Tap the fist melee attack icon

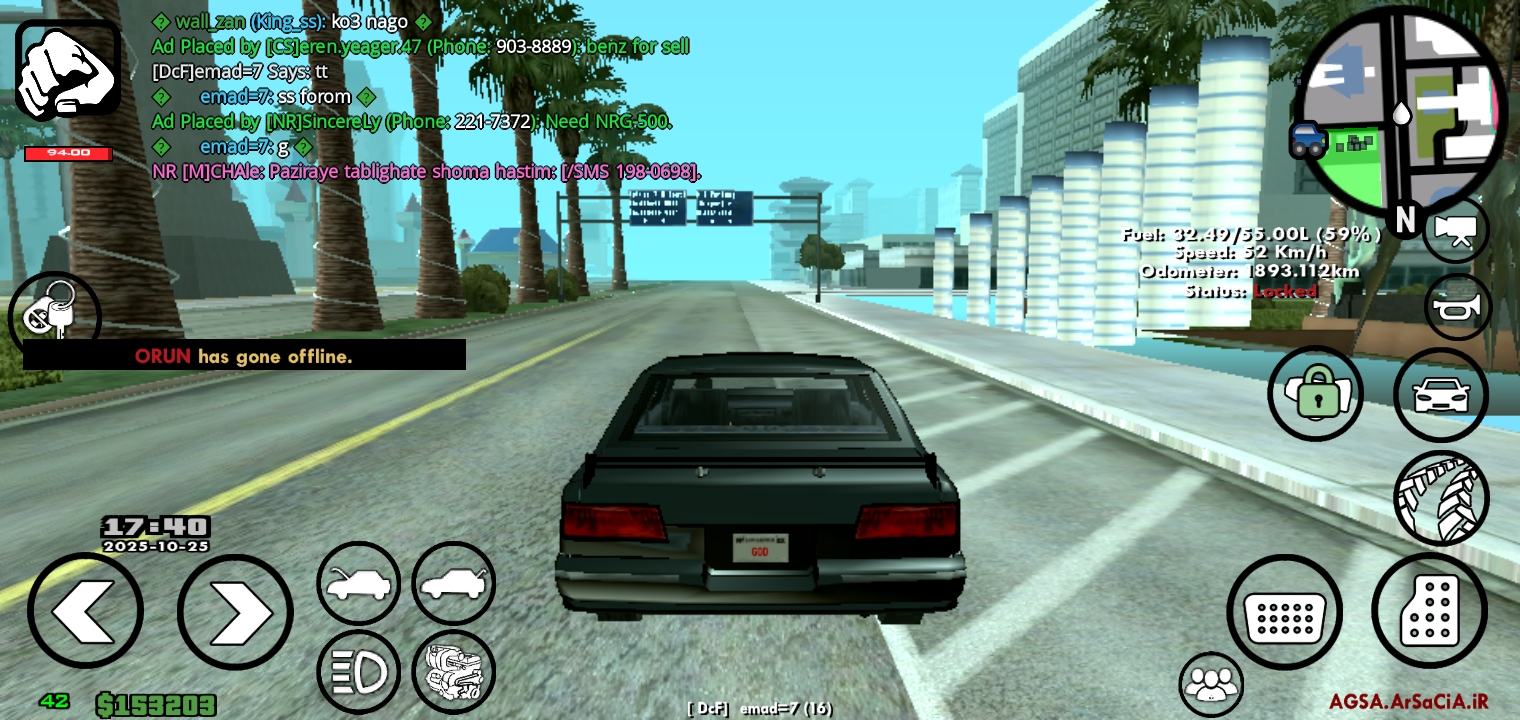point(68,68)
